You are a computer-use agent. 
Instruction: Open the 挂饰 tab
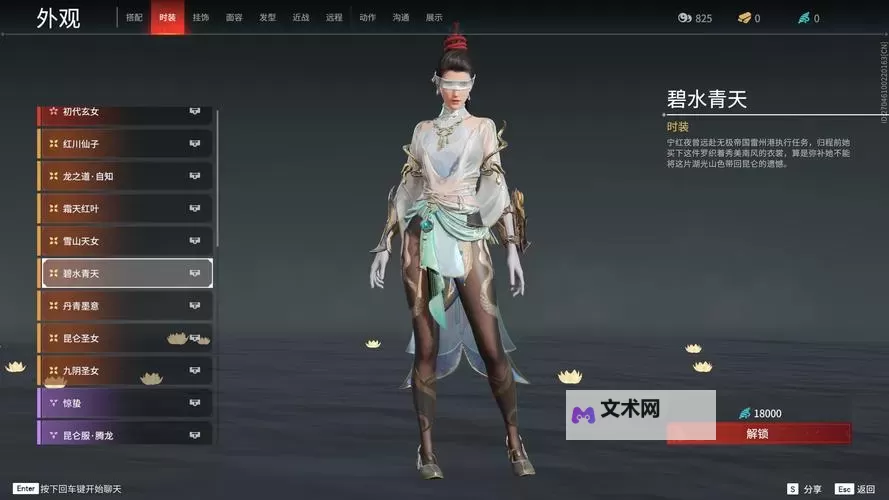pyautogui.click(x=201, y=18)
